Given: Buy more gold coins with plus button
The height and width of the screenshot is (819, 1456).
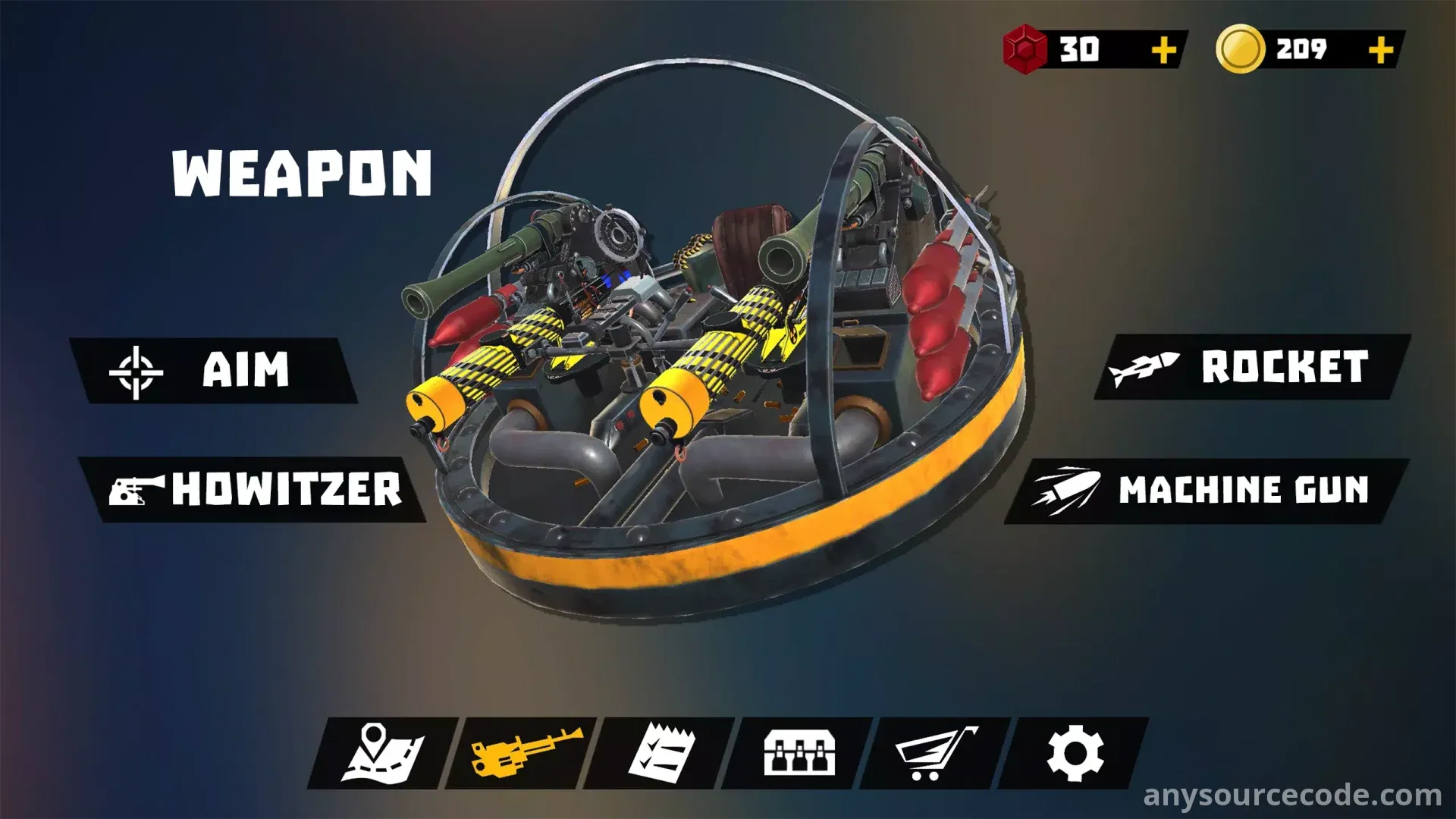Looking at the screenshot, I should click(1380, 50).
